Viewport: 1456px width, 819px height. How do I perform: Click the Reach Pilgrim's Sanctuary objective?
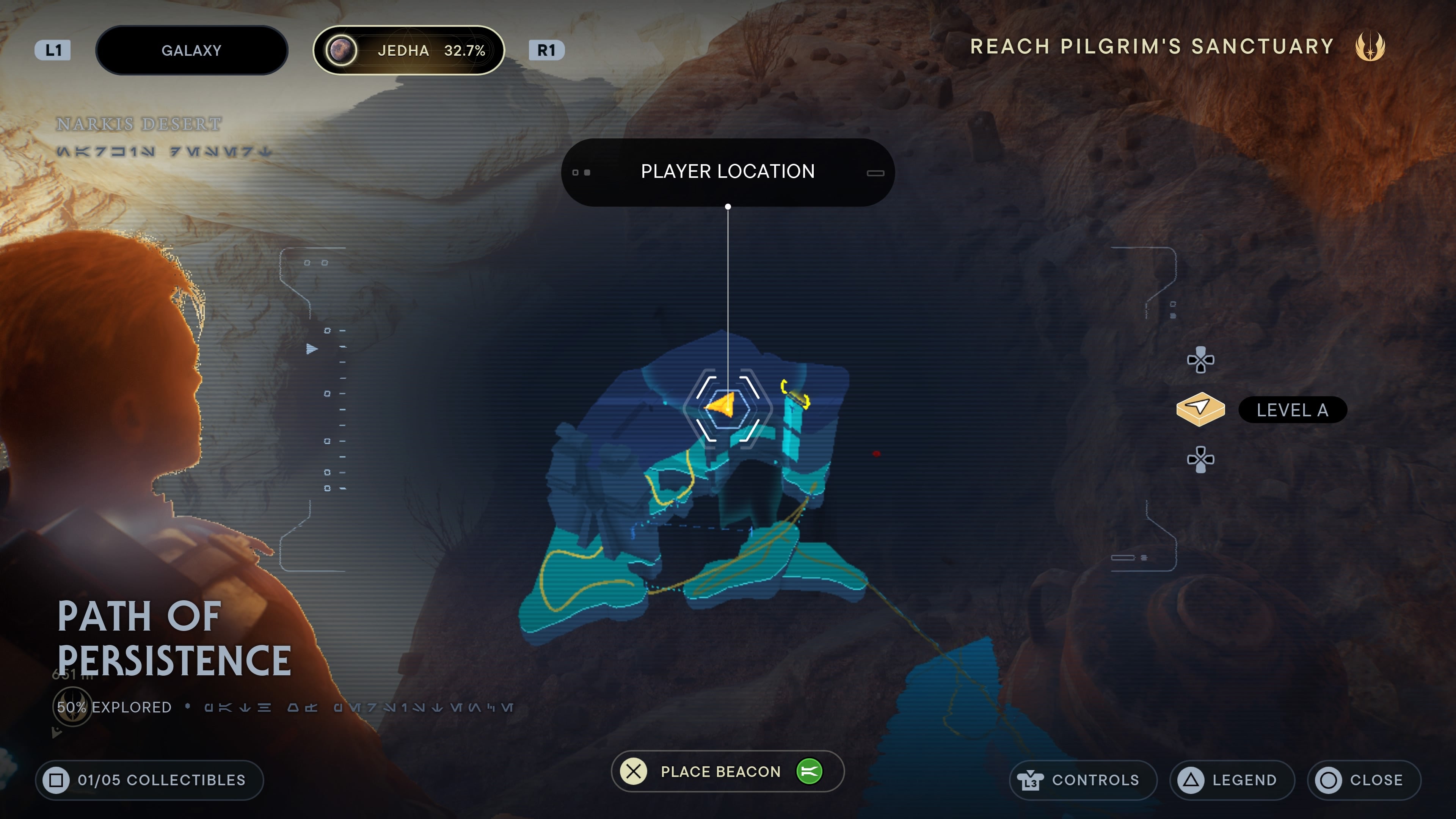tap(1152, 46)
